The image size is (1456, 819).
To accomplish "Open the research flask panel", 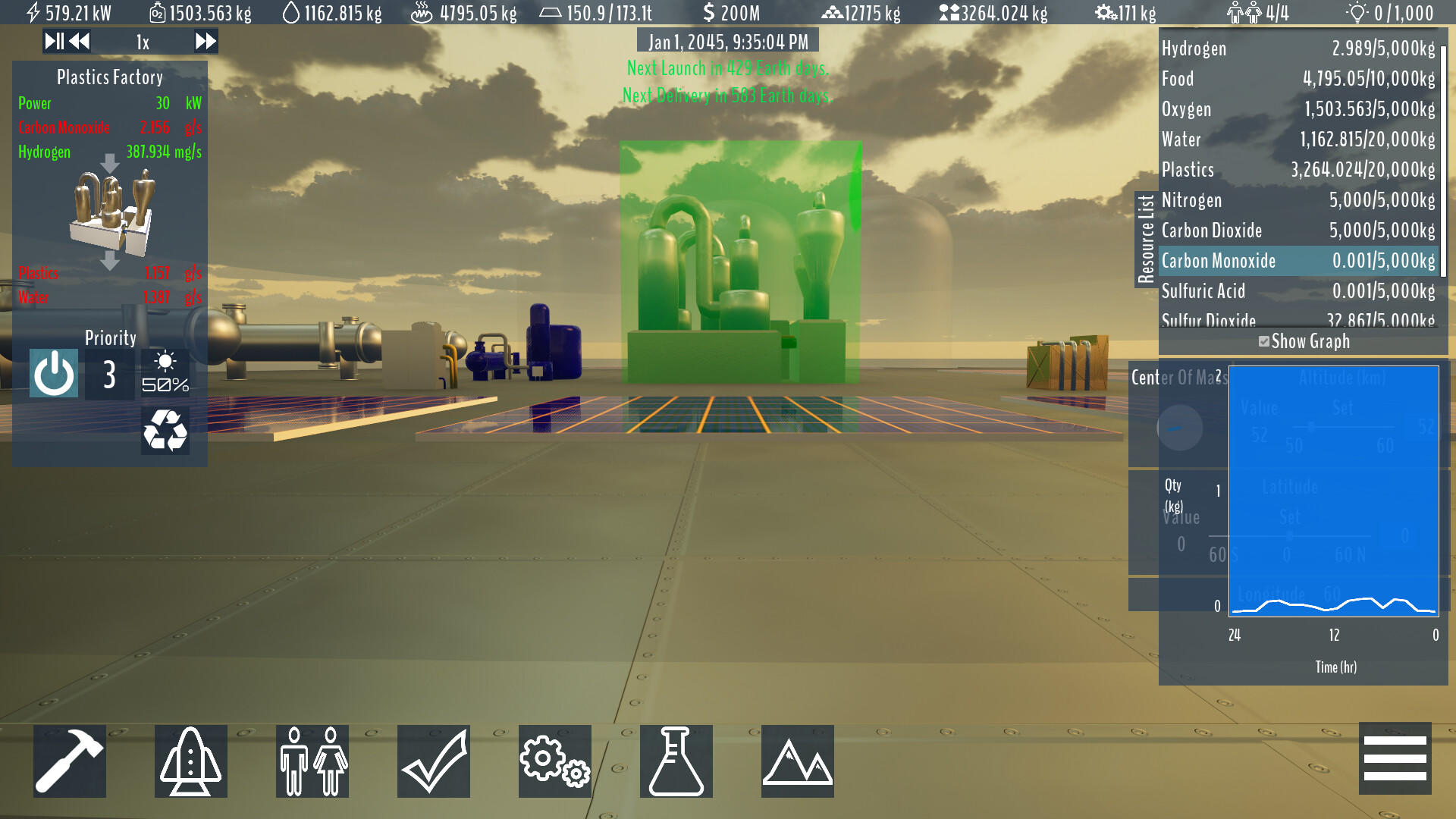I will coord(676,761).
